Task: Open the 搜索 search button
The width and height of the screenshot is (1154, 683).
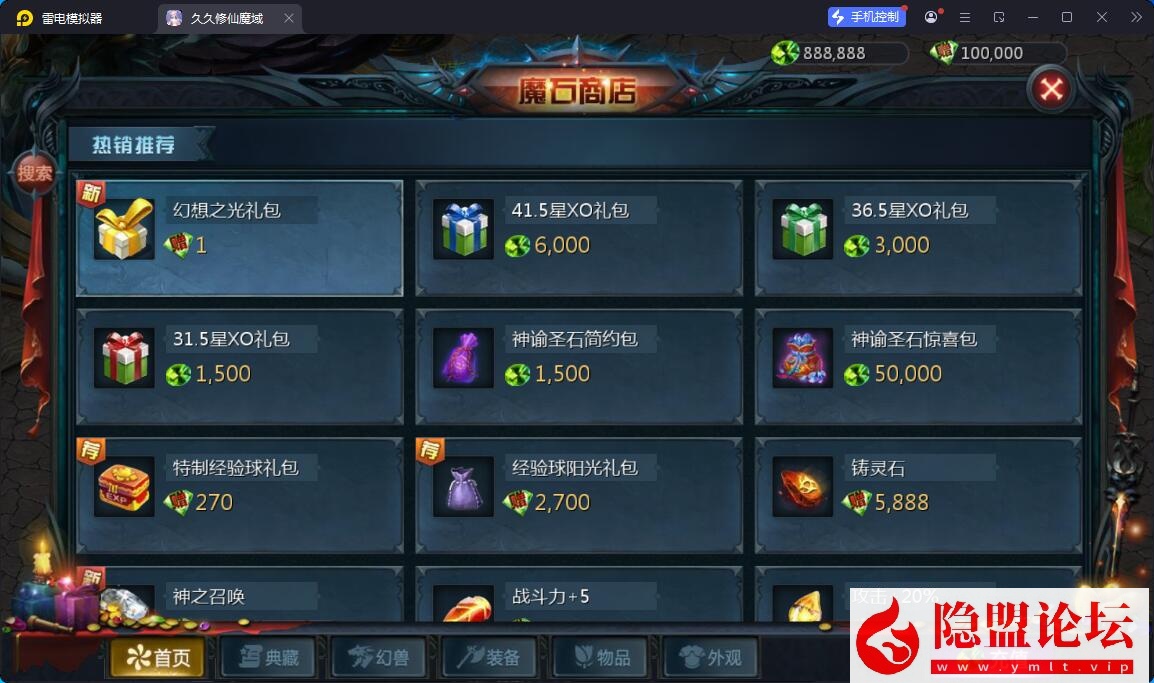Action: click(35, 173)
